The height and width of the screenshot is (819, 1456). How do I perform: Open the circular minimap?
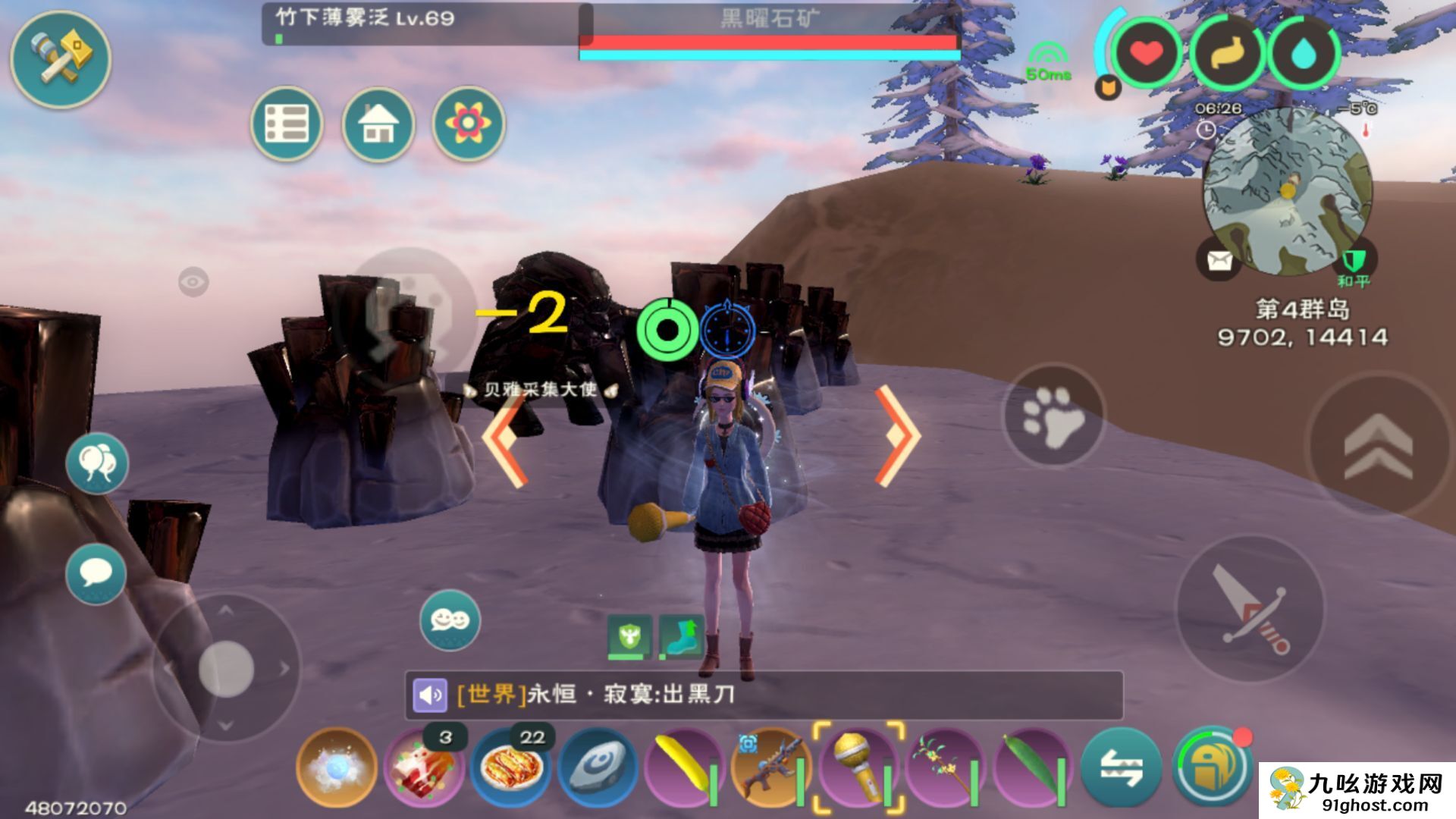1287,191
